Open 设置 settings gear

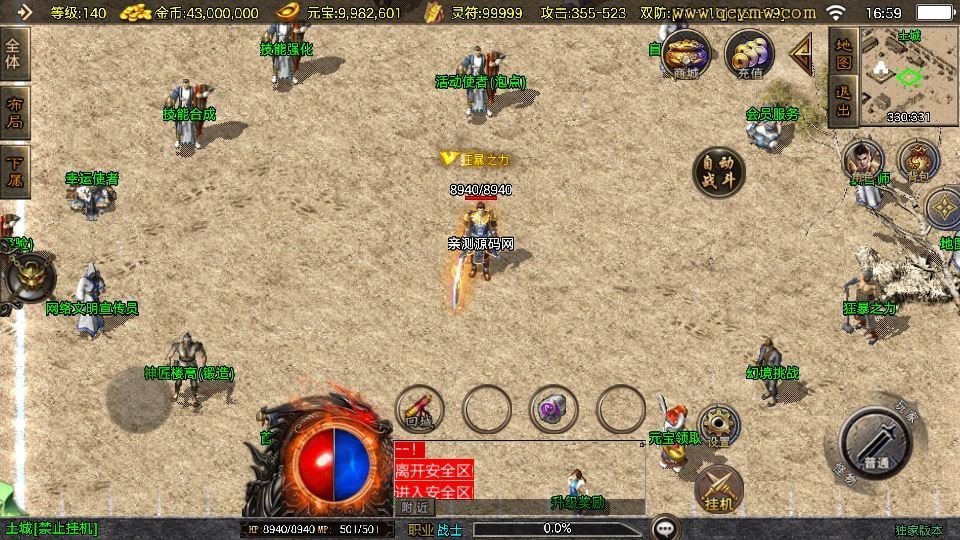718,426
